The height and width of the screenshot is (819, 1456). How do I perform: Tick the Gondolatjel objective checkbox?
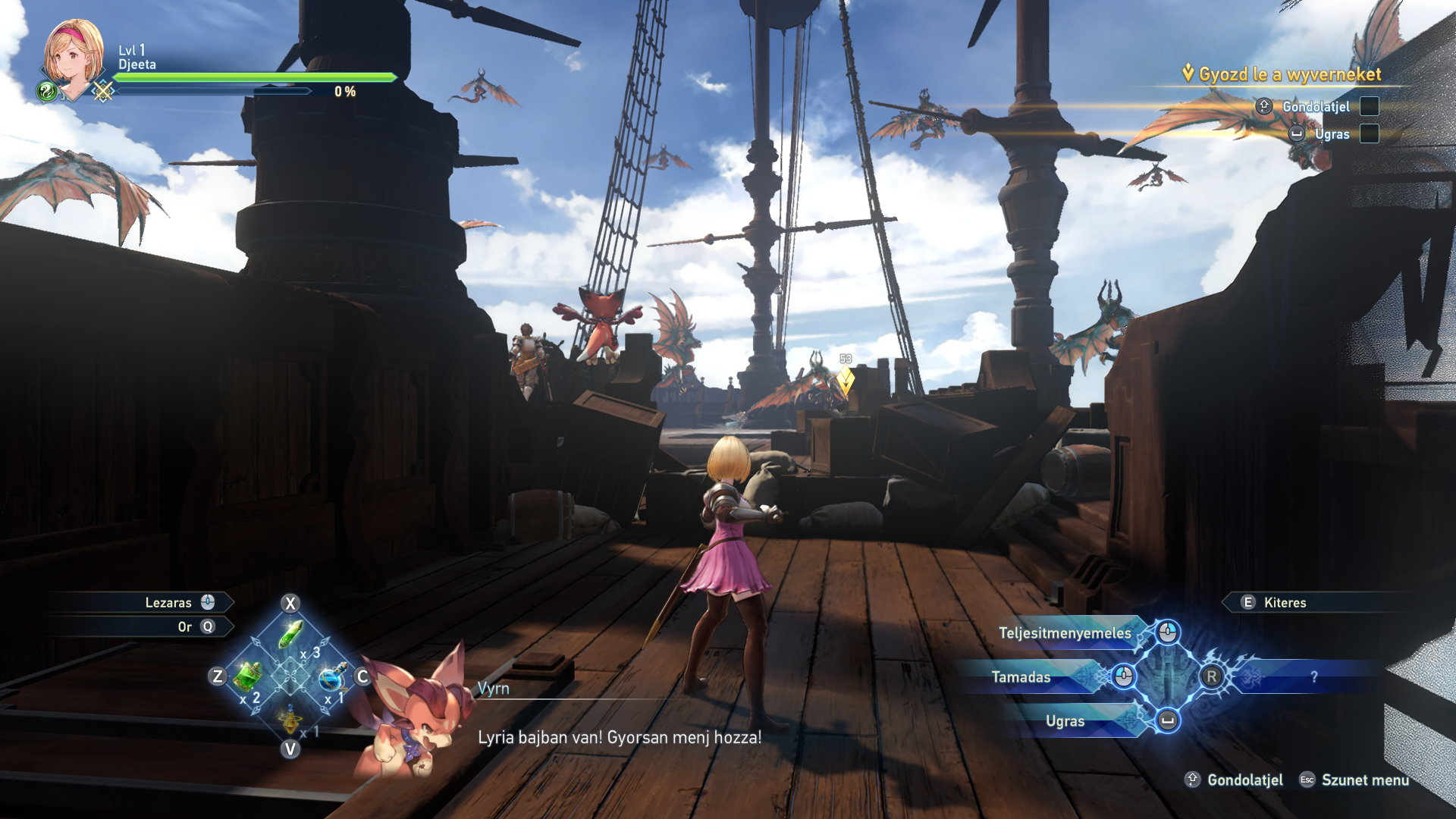pos(1370,106)
